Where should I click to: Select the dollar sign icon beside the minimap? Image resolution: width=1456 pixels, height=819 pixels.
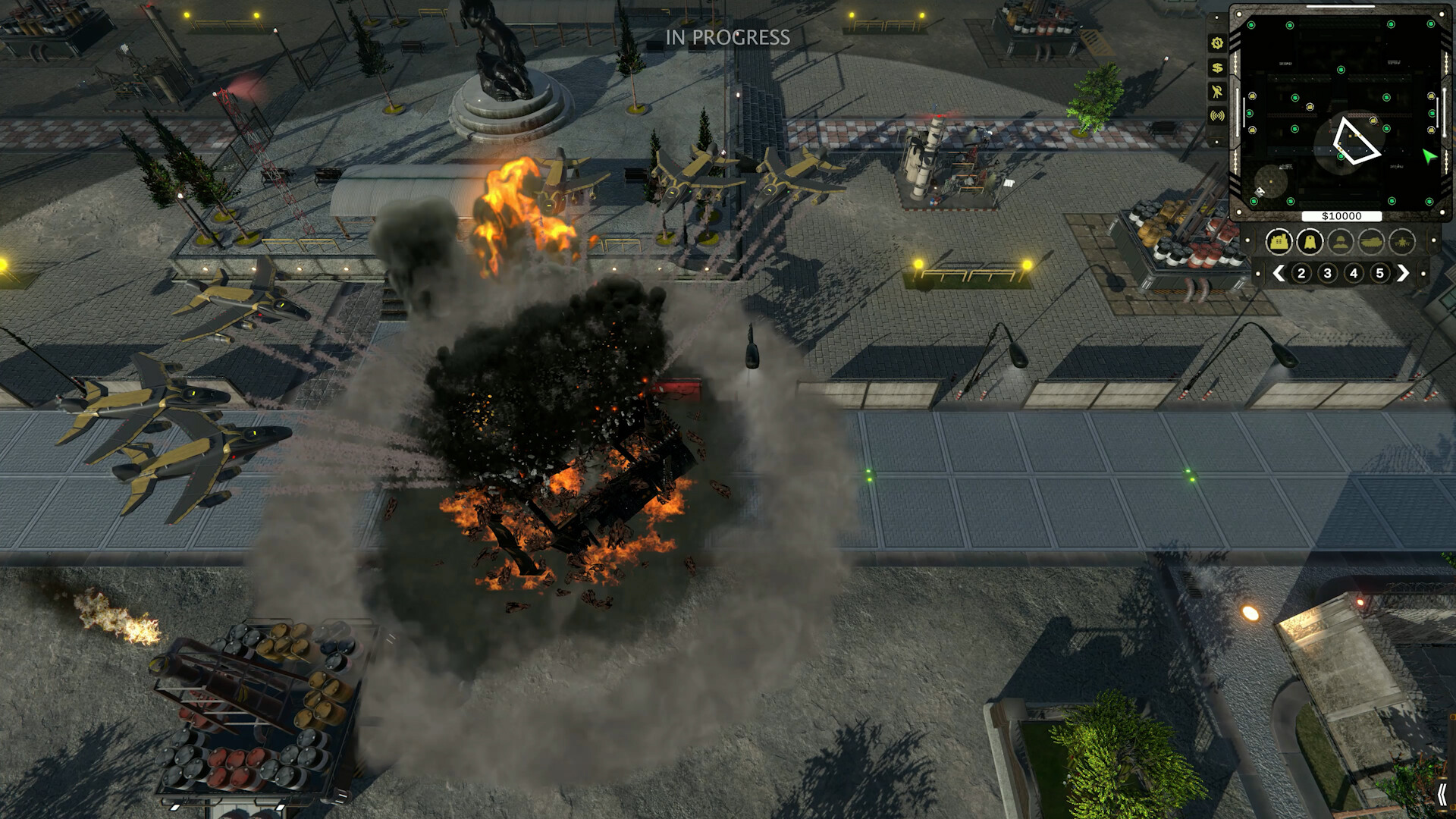click(1217, 68)
